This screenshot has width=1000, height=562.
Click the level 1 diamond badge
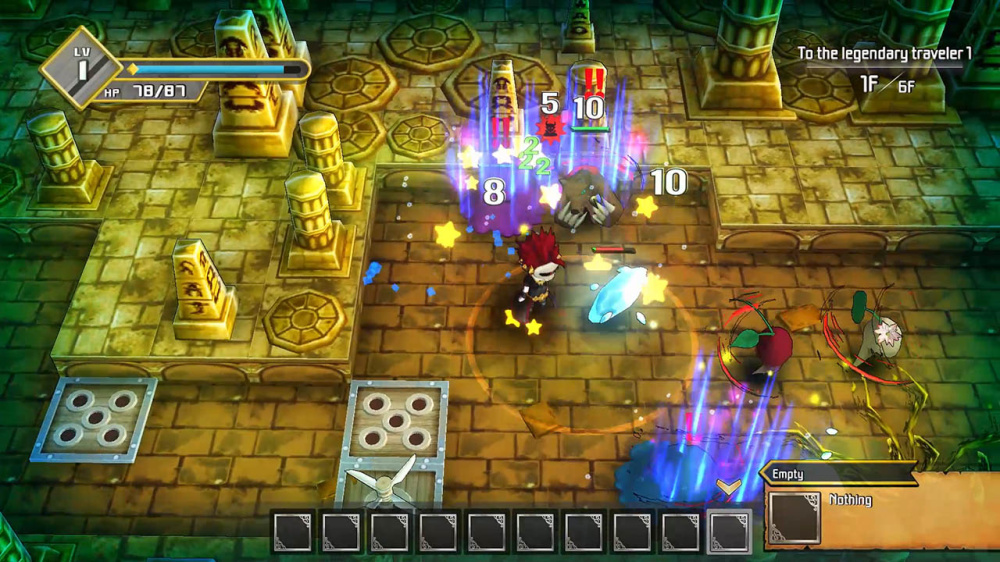point(82,68)
